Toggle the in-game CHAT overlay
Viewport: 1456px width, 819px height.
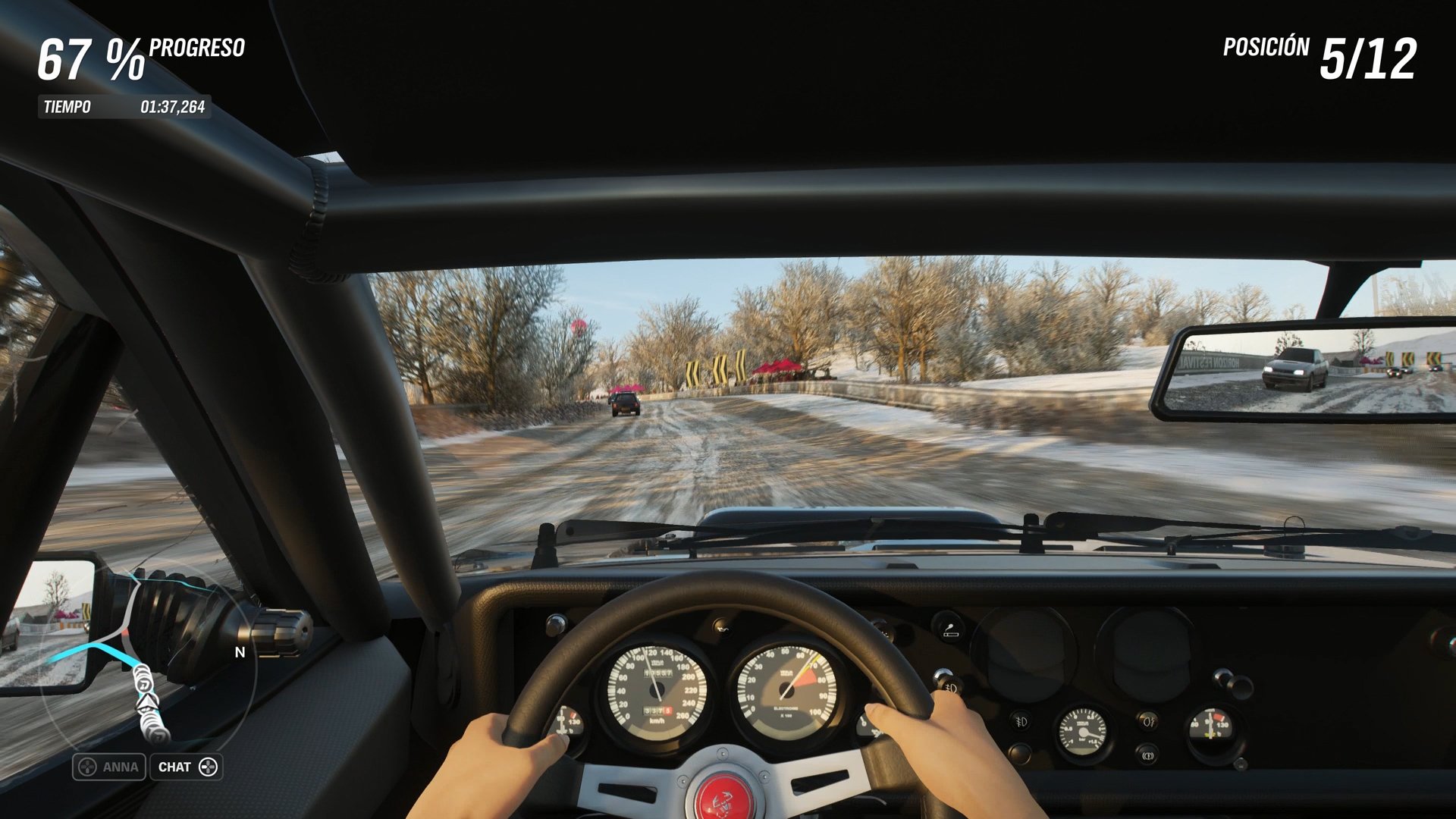tap(186, 767)
